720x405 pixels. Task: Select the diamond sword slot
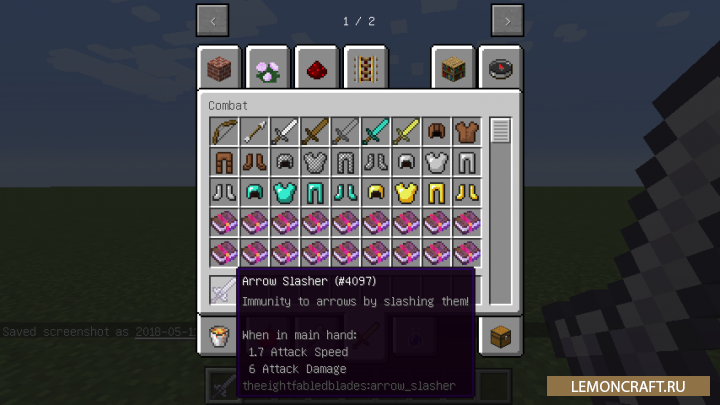pos(375,131)
